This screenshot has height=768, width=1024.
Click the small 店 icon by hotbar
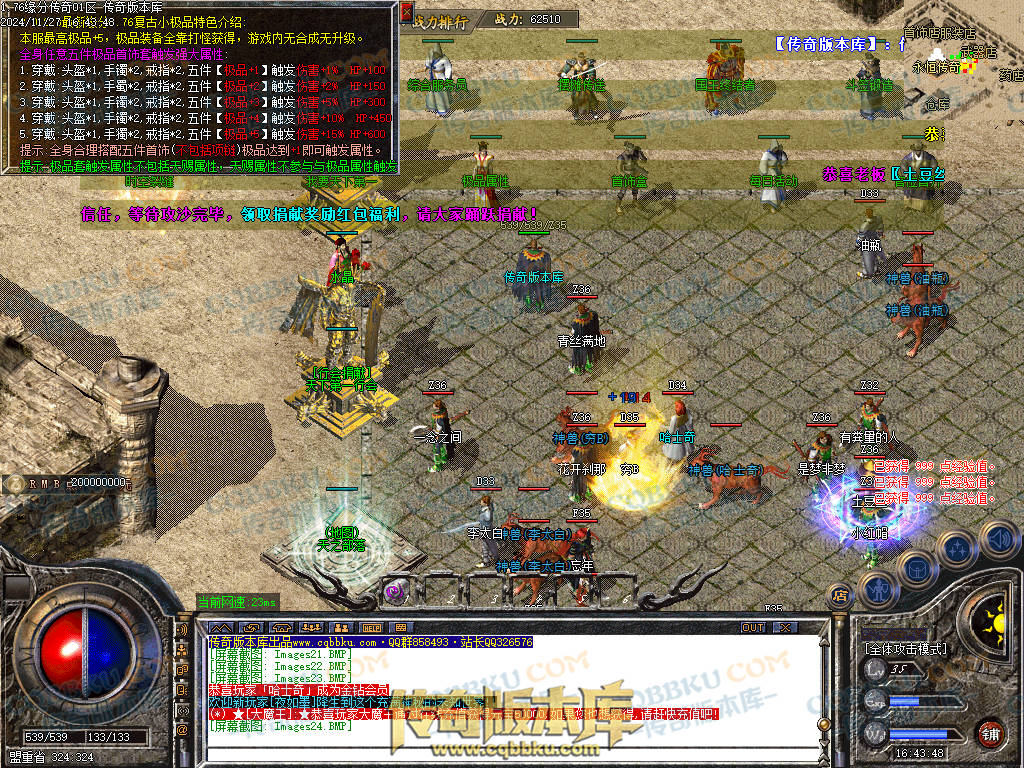[x=840, y=597]
